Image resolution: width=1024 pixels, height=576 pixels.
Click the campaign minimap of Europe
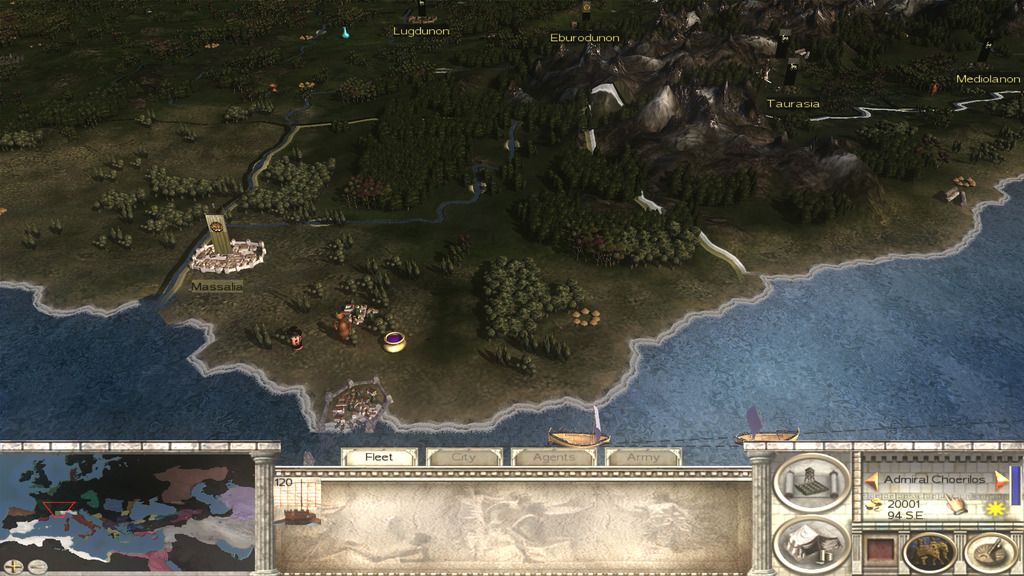coord(129,507)
